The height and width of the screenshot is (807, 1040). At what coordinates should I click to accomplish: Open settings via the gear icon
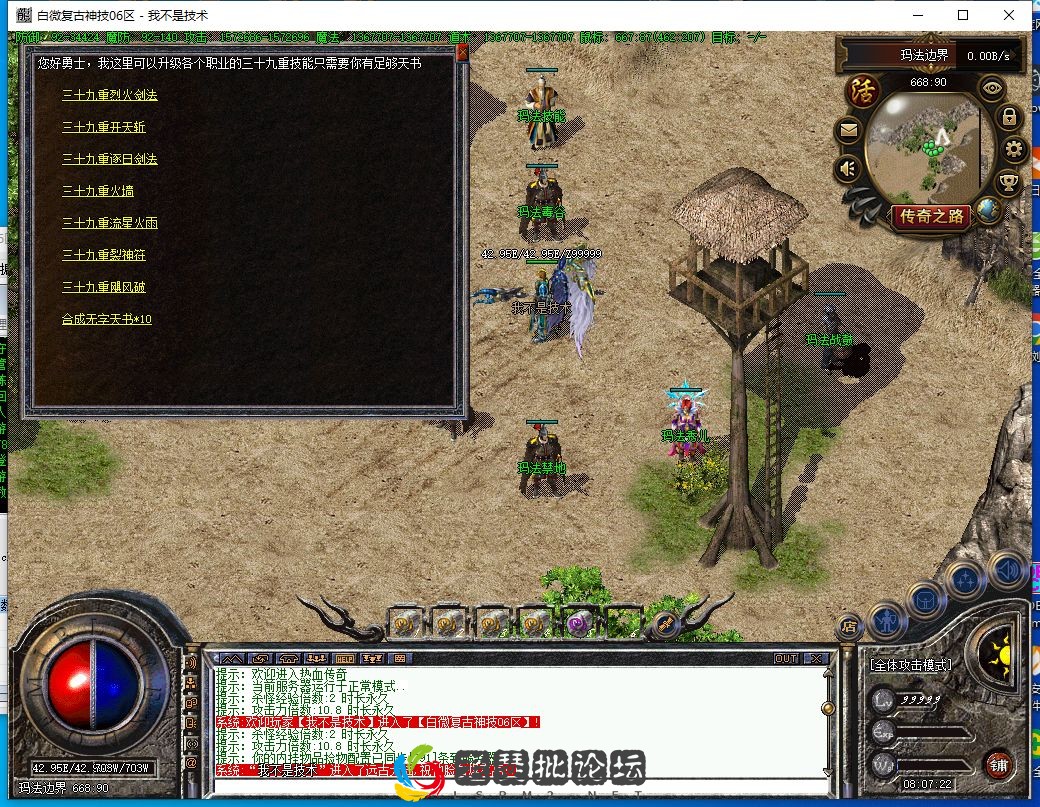1014,150
